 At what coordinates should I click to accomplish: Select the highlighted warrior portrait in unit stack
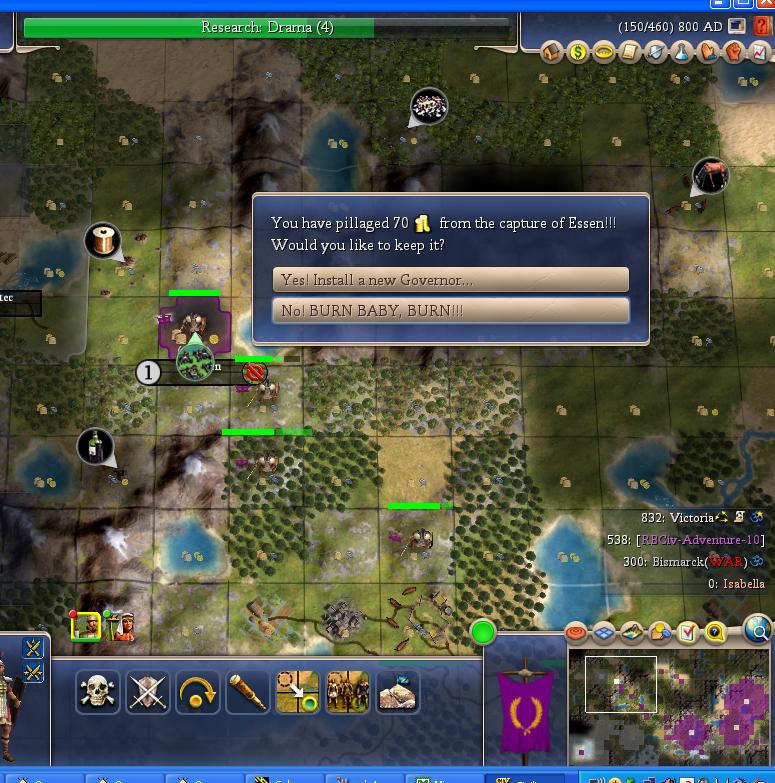point(86,626)
